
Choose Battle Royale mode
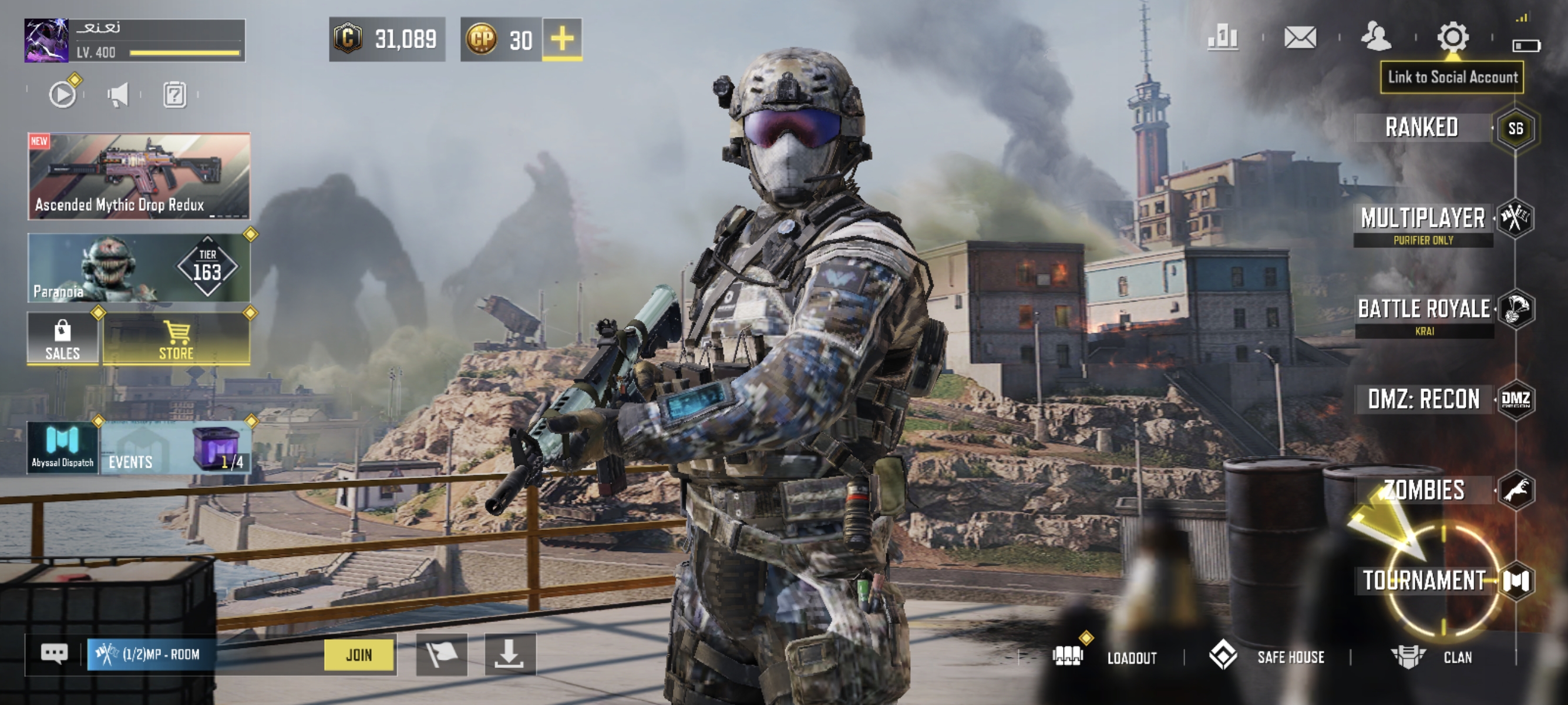1424,309
